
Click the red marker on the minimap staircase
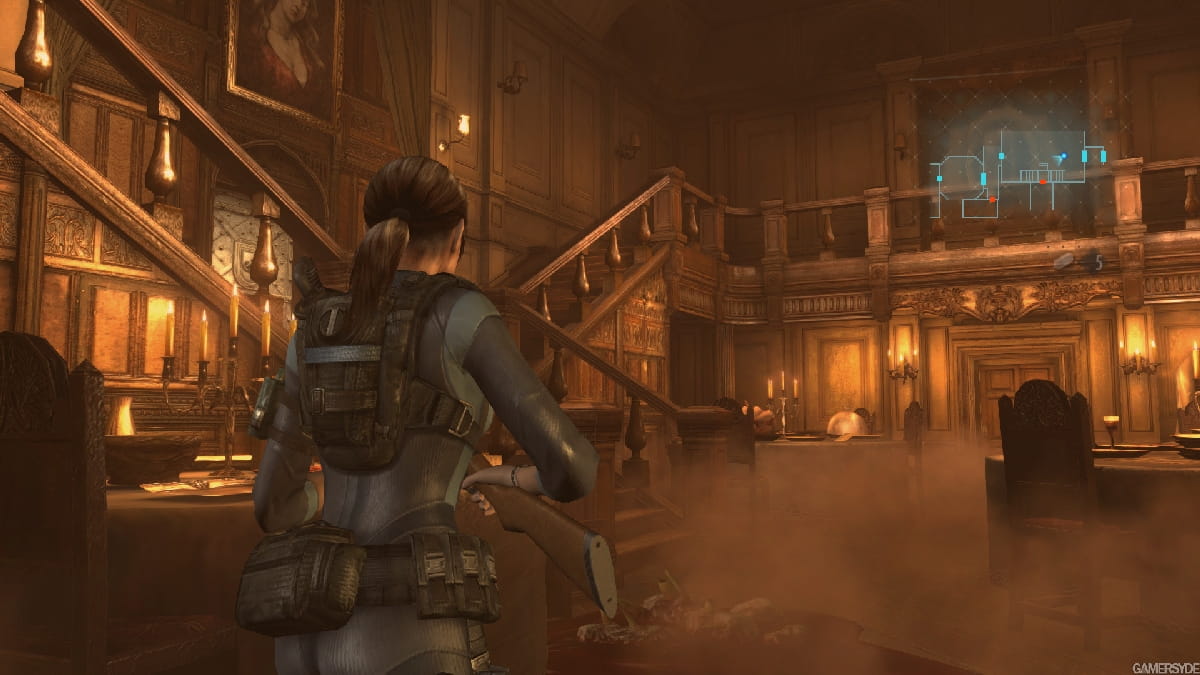tap(1043, 182)
